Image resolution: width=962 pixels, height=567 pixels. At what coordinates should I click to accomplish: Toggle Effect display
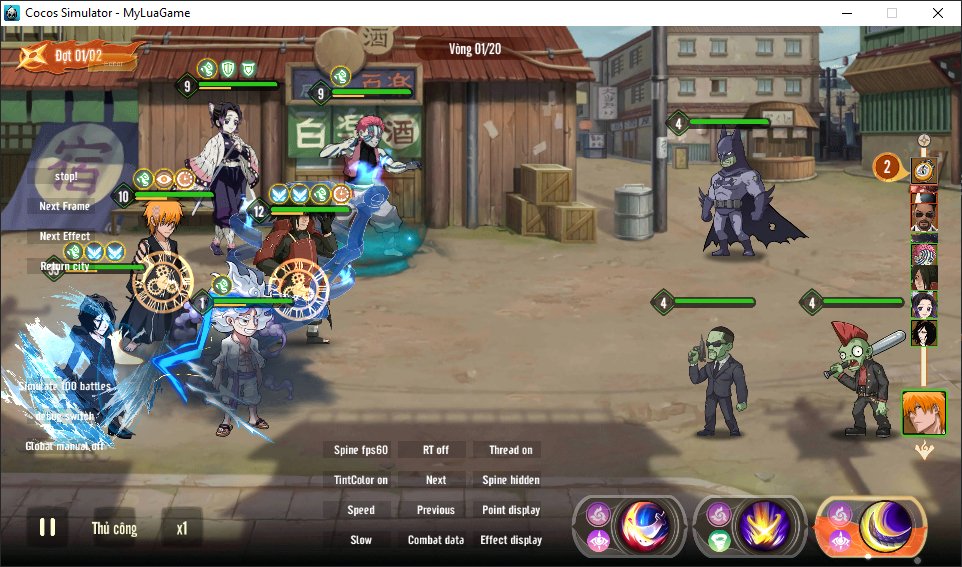[x=511, y=540]
